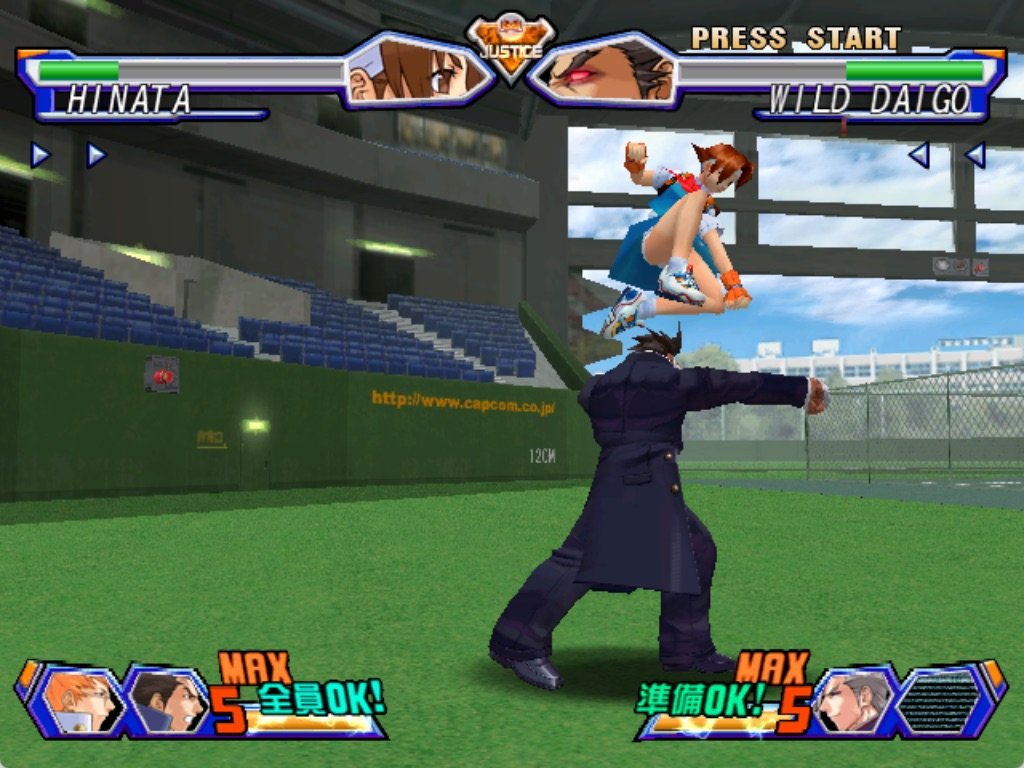1024x768 pixels.
Task: Choose the orange-haired partner portrait
Action: (x=79, y=700)
